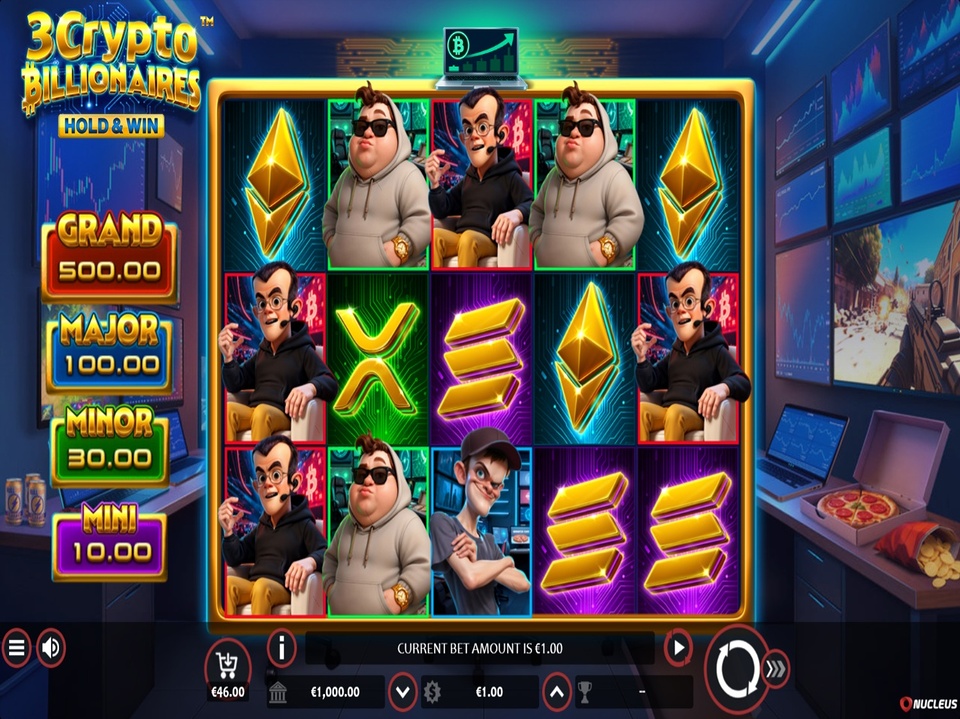The width and height of the screenshot is (960, 719).
Task: Buy the bonus feature for €46.00
Action: (x=227, y=667)
